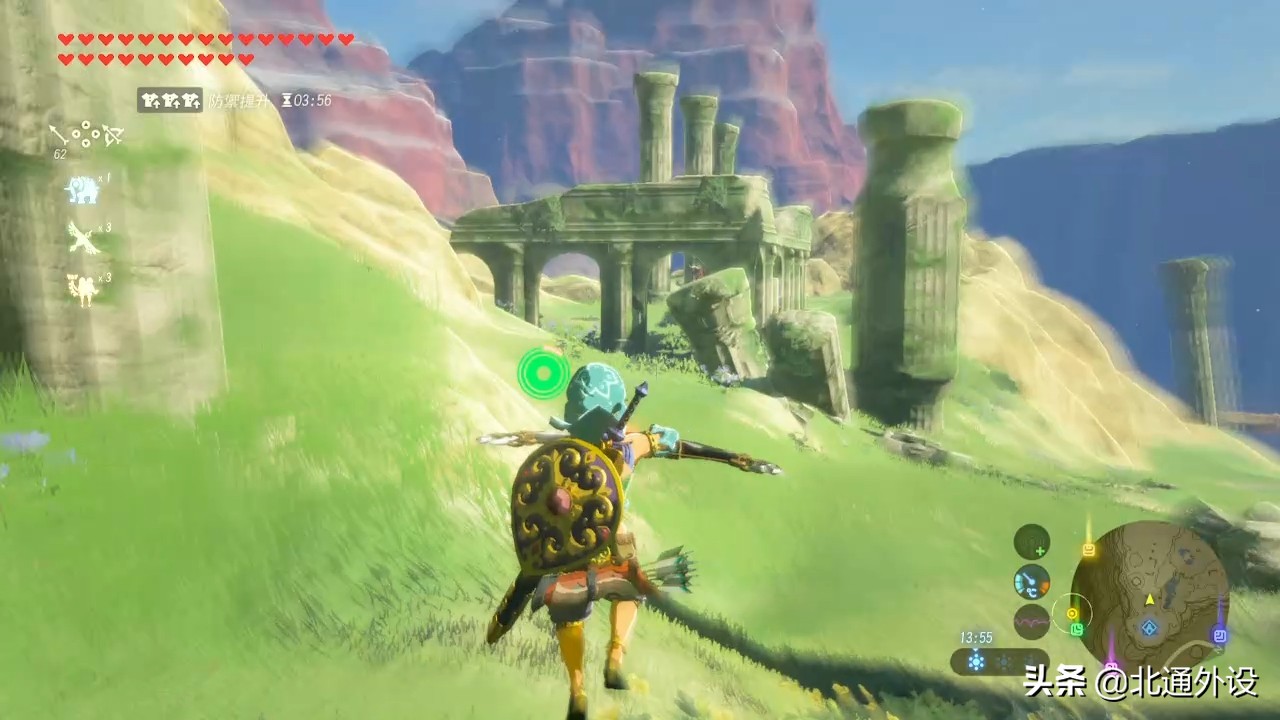Activate the bird champion ability icon
The width and height of the screenshot is (1280, 720).
[x=82, y=239]
